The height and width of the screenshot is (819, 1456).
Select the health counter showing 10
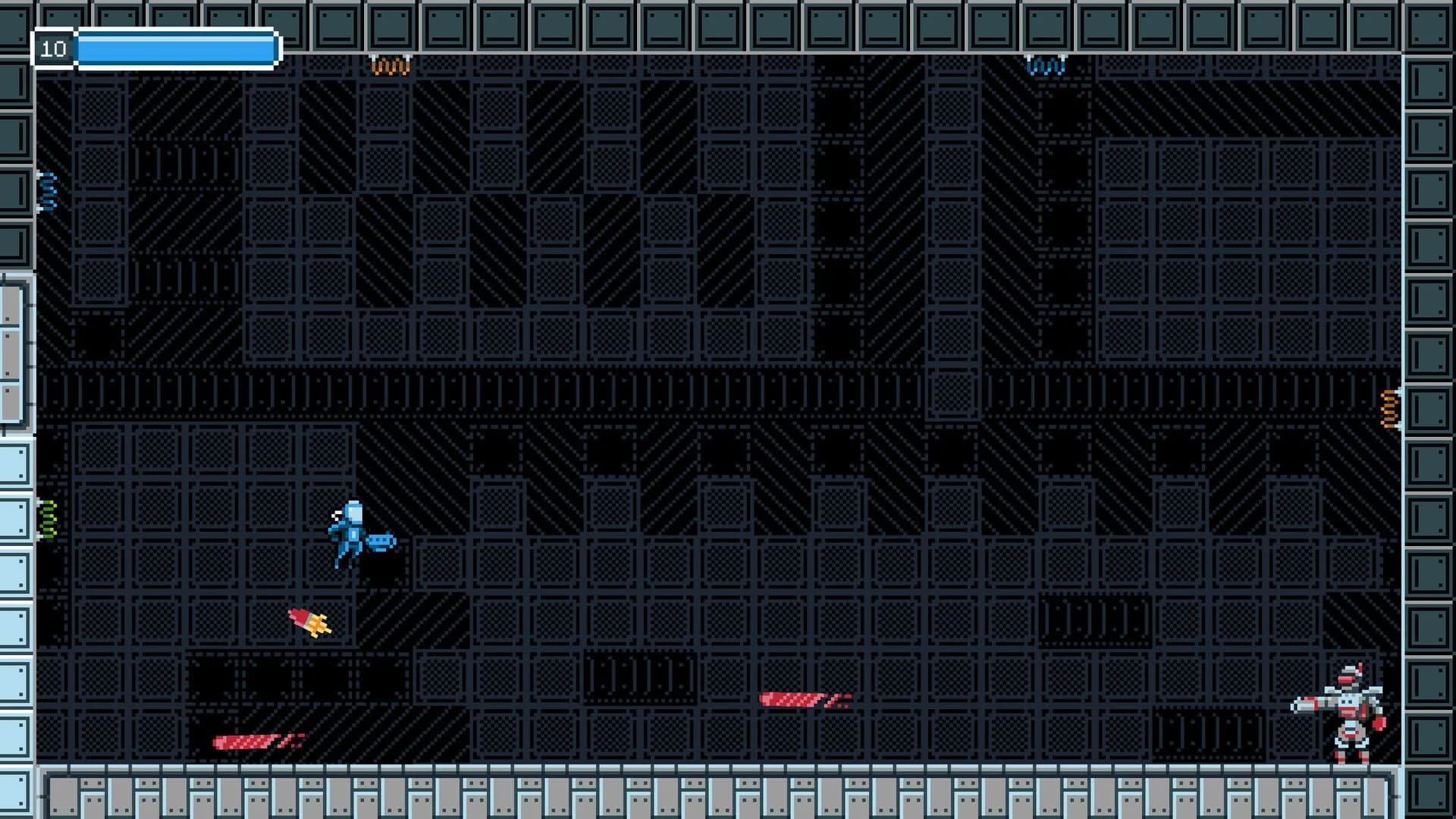point(53,47)
